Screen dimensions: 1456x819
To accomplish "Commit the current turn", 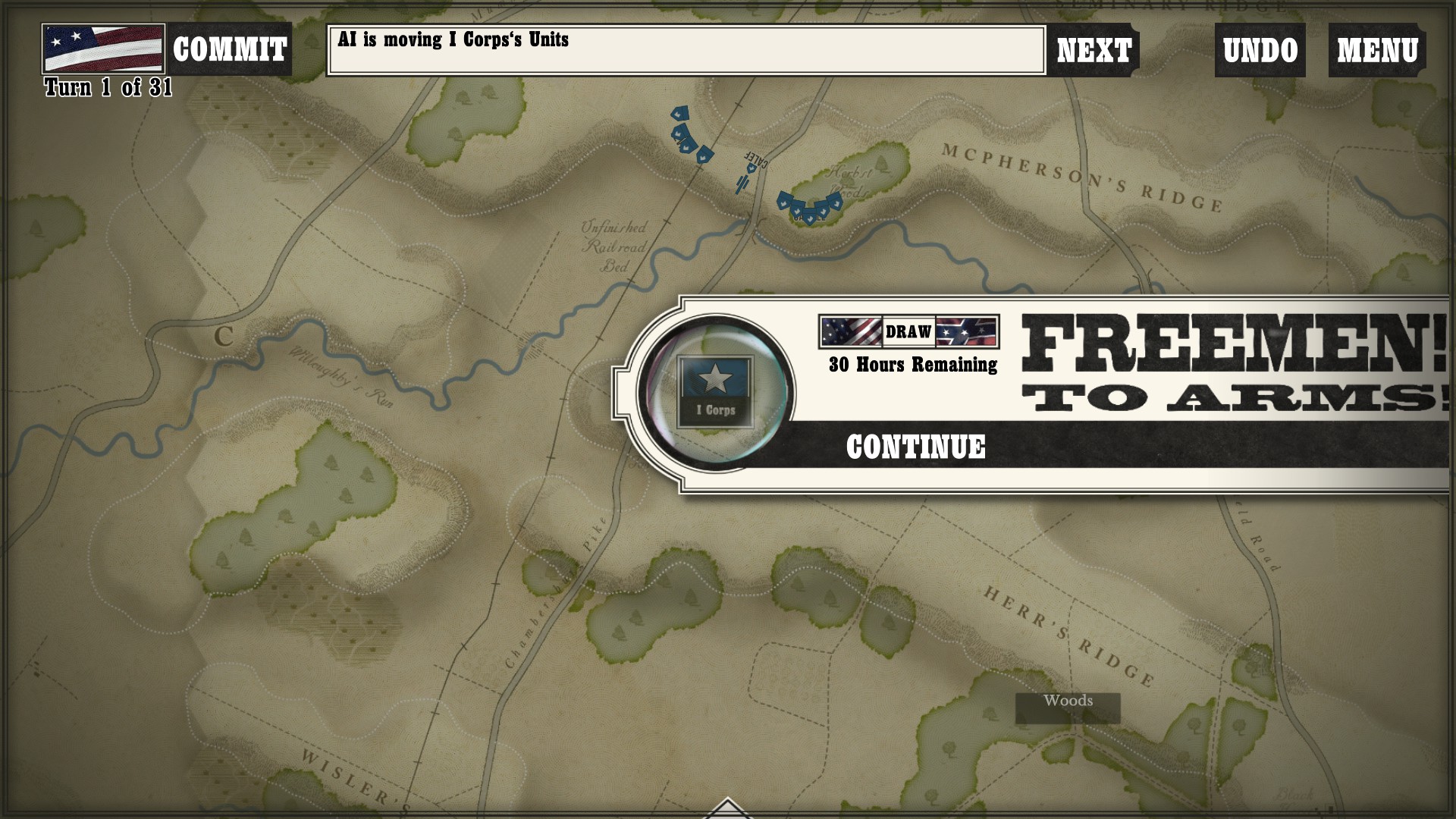I will (x=229, y=50).
